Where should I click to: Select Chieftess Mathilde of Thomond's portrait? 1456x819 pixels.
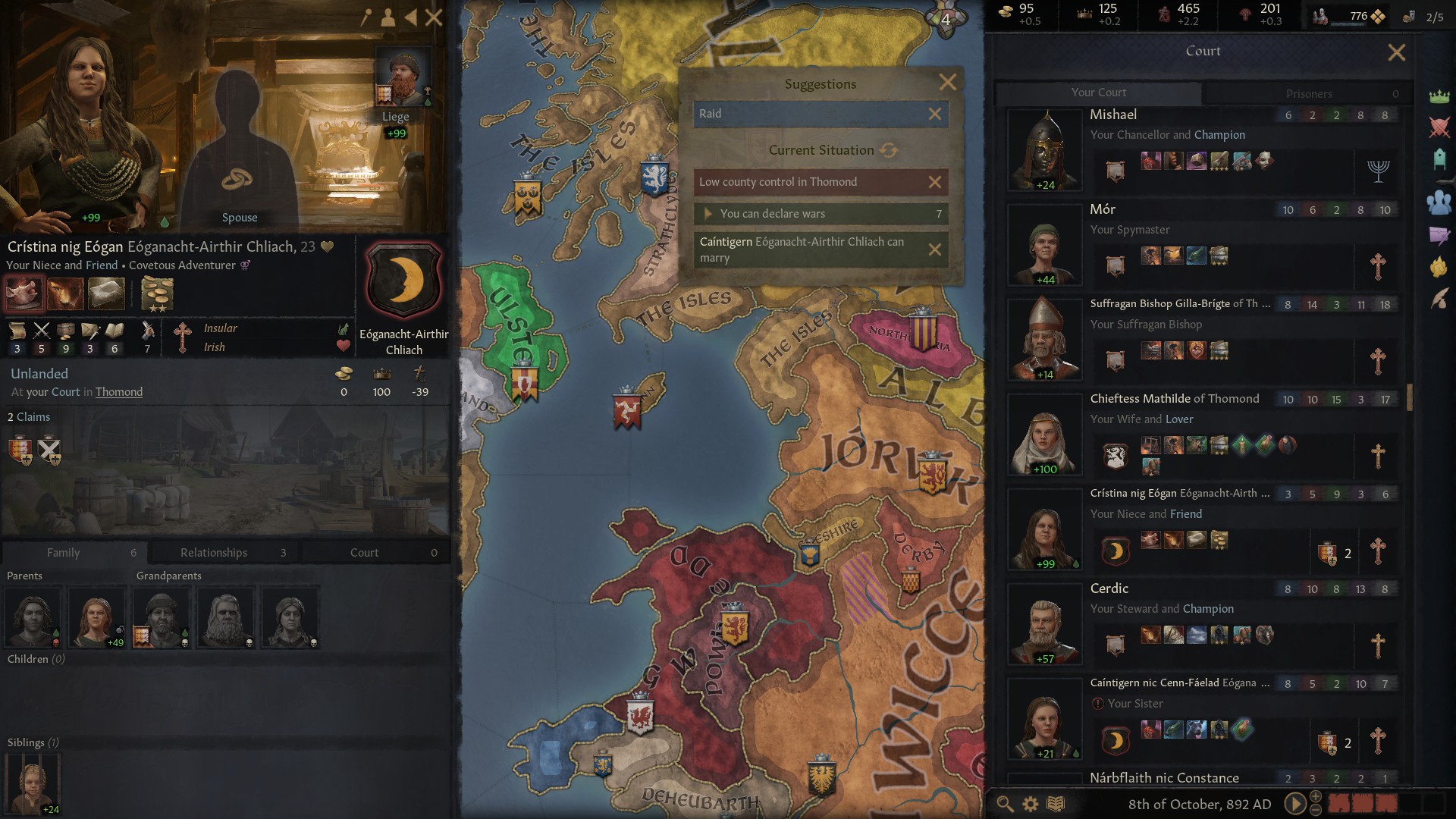tap(1044, 434)
